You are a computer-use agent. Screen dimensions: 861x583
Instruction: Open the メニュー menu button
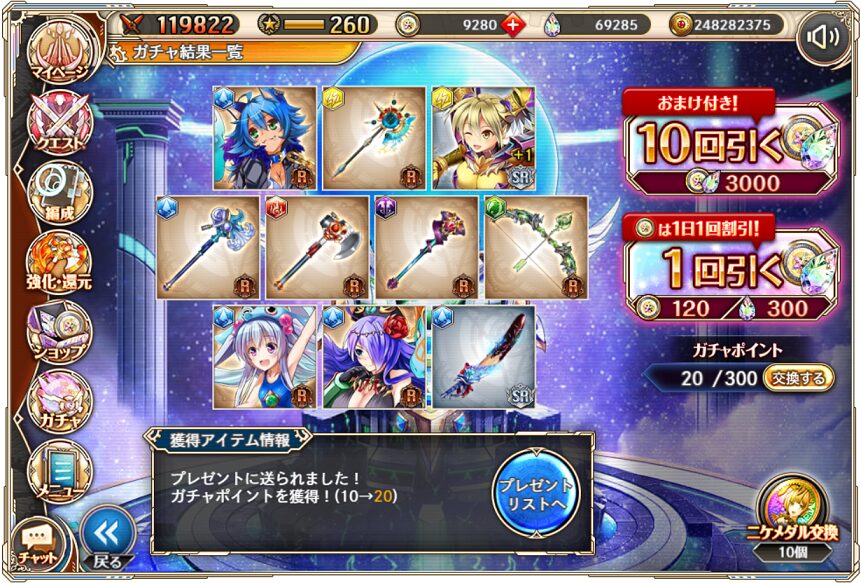point(58,468)
